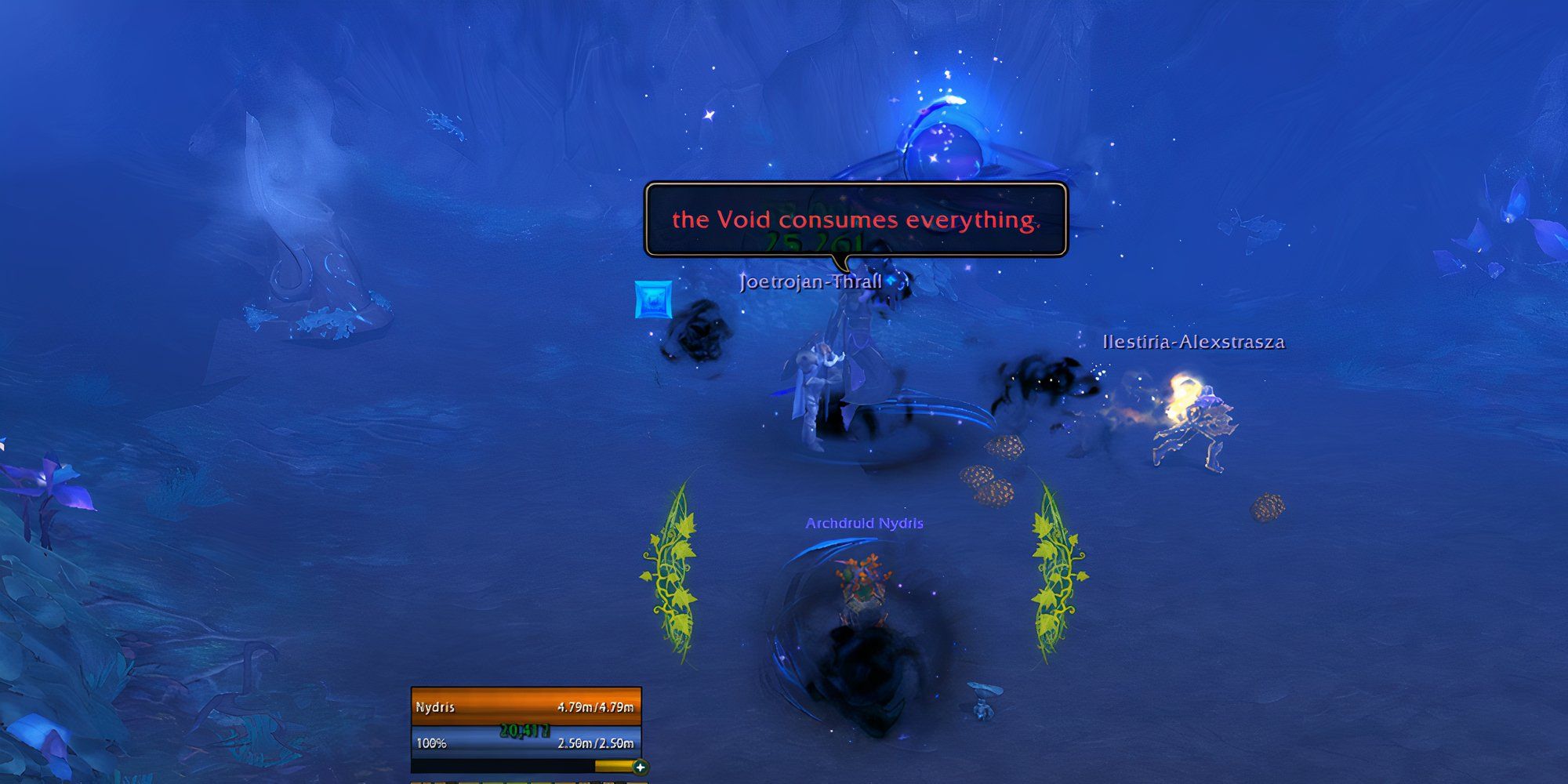This screenshot has height=784, width=1568.
Task: Click Nydris's orange health bar showing 4.79m
Action: click(525, 708)
